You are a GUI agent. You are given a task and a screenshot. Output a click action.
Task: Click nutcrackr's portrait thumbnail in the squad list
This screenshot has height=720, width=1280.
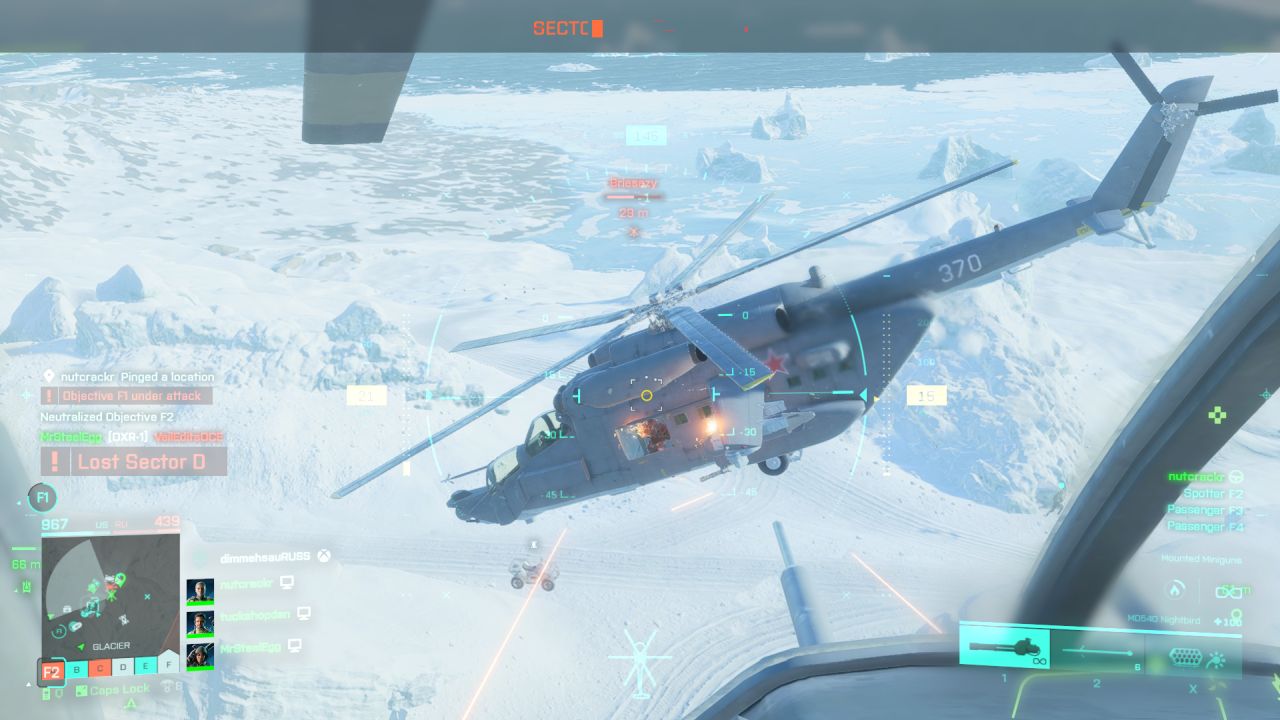(x=202, y=590)
